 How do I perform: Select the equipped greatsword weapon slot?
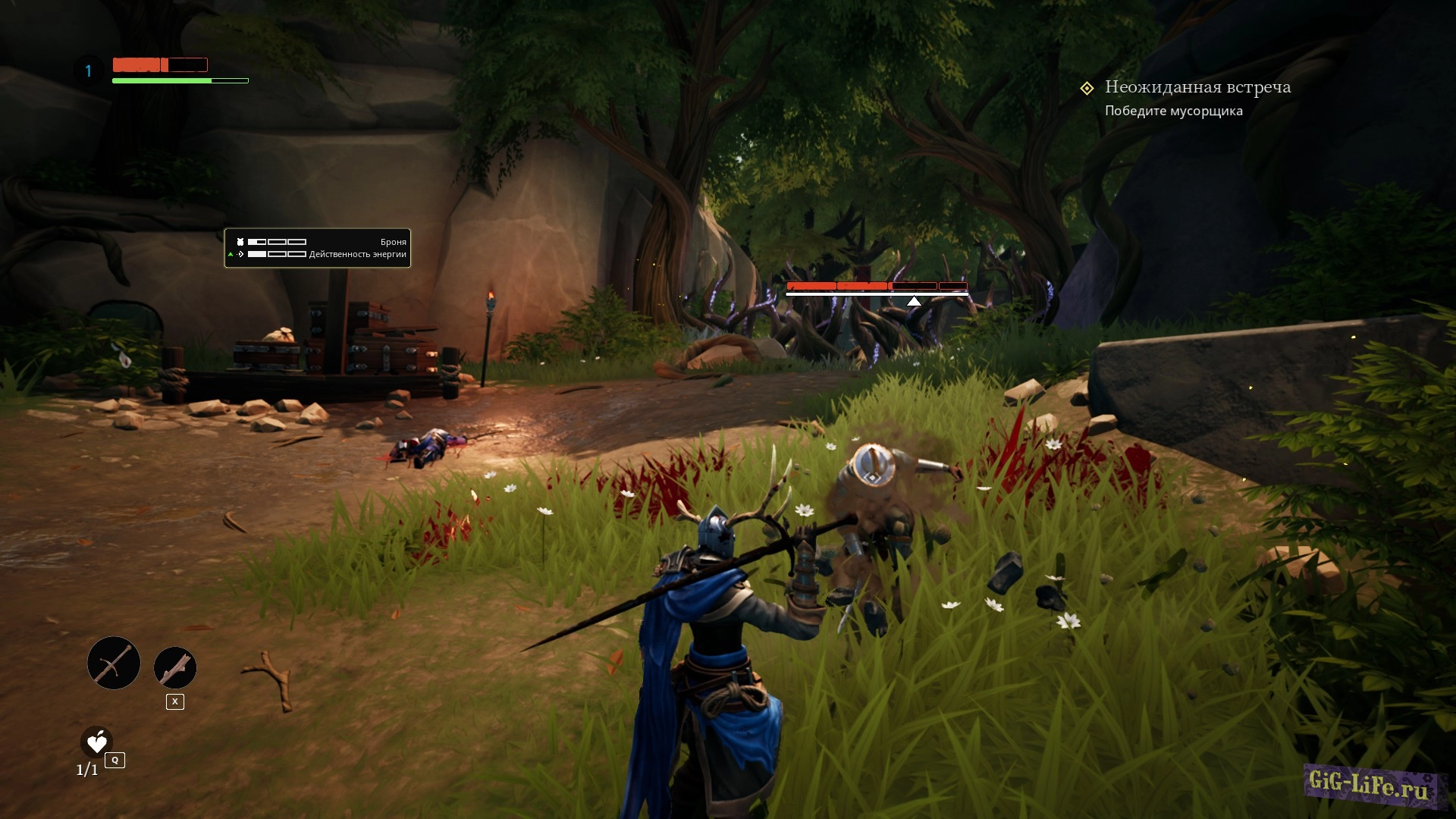pos(114,664)
